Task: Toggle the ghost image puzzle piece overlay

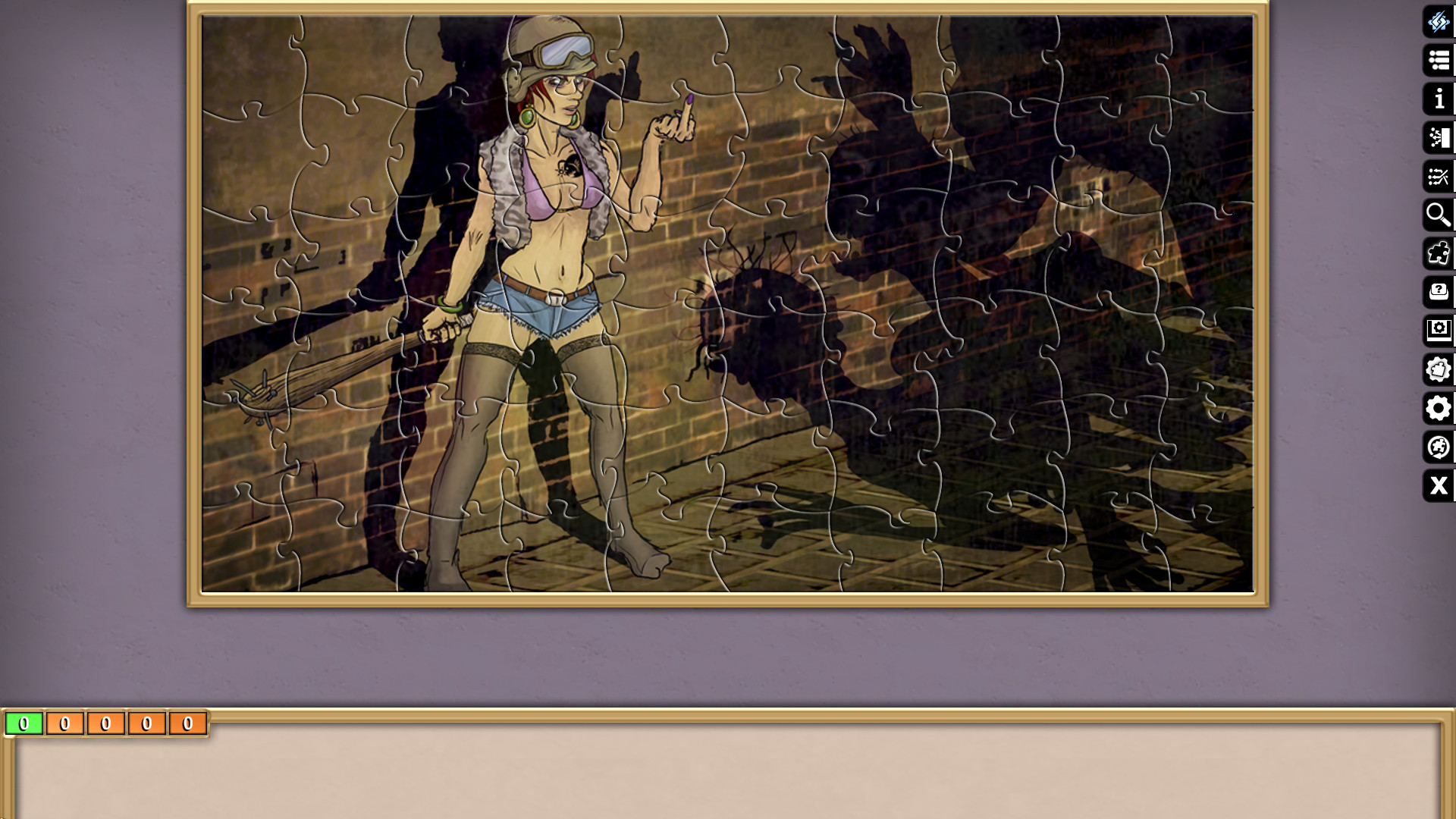Action: 1439,253
